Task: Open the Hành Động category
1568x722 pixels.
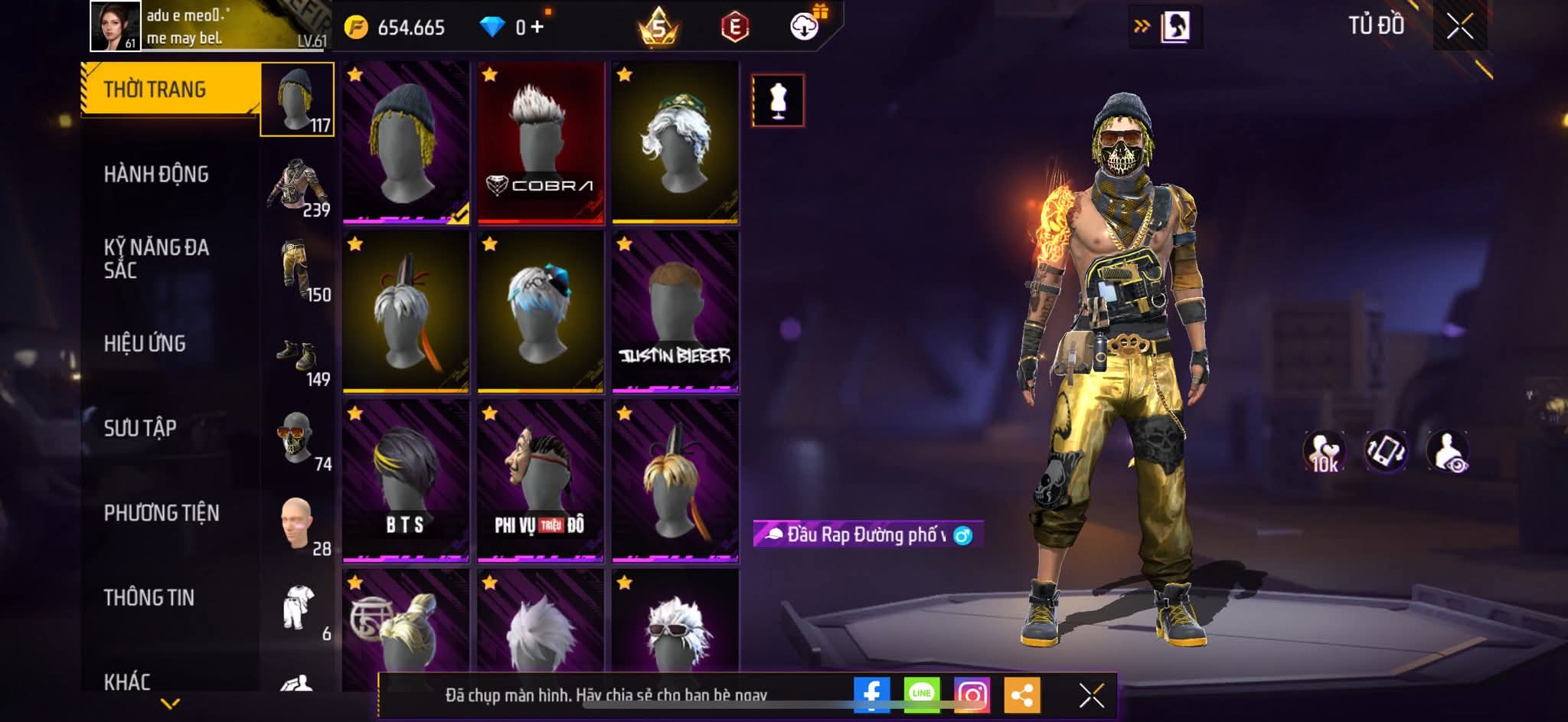Action: click(156, 175)
